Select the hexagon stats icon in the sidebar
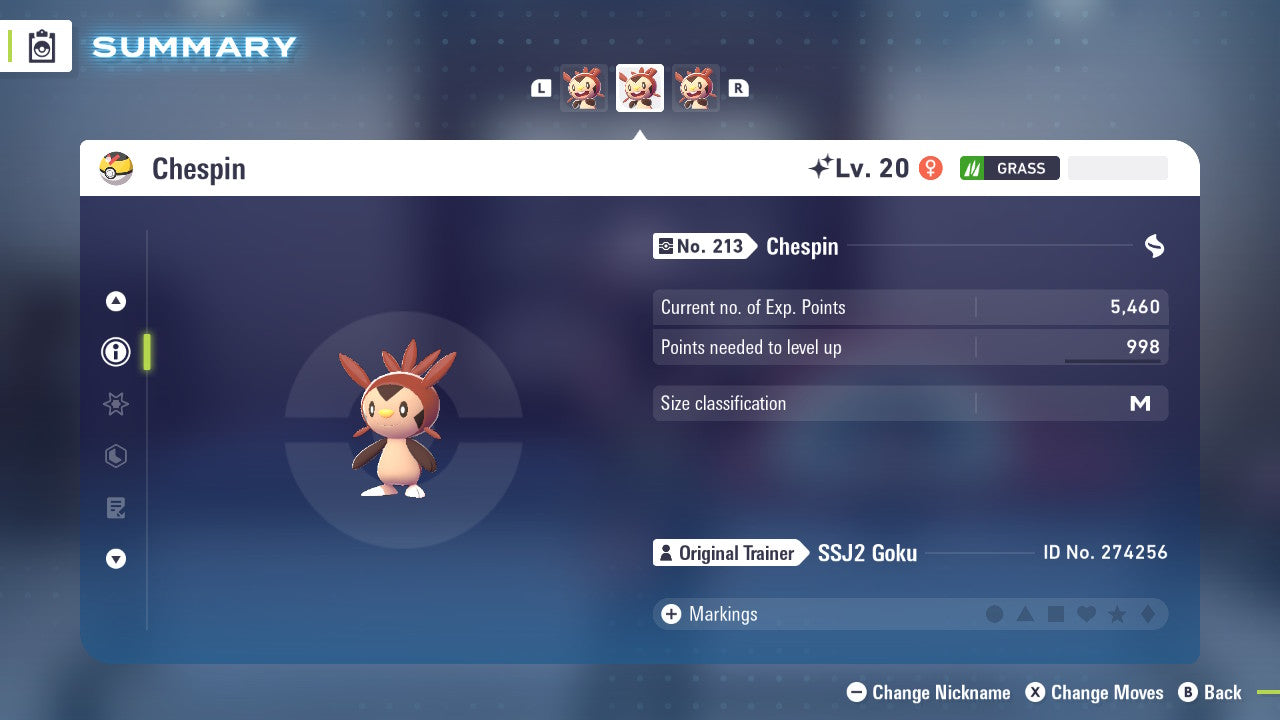Viewport: 1280px width, 720px height. pyautogui.click(x=115, y=456)
